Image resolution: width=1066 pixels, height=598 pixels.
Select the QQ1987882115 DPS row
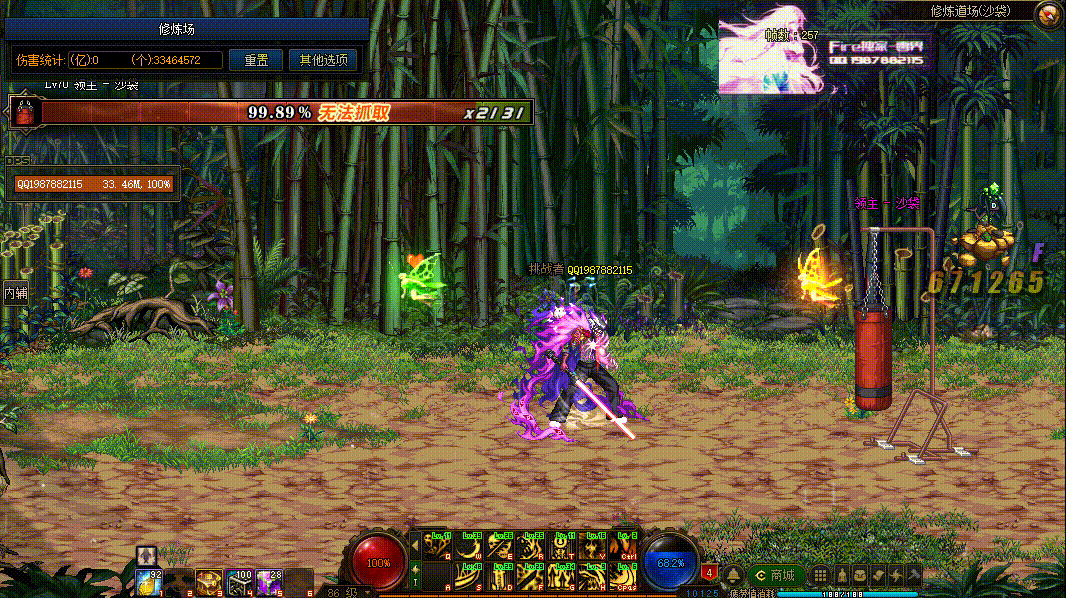[92, 184]
